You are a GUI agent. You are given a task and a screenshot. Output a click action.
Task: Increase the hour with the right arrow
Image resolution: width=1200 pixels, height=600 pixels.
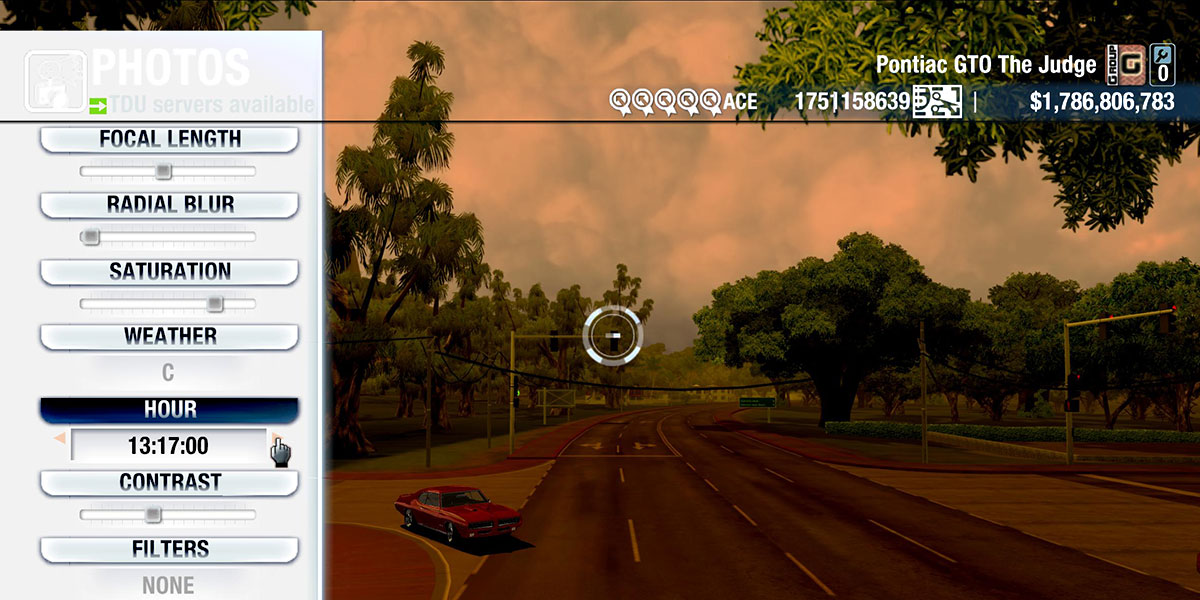point(275,439)
